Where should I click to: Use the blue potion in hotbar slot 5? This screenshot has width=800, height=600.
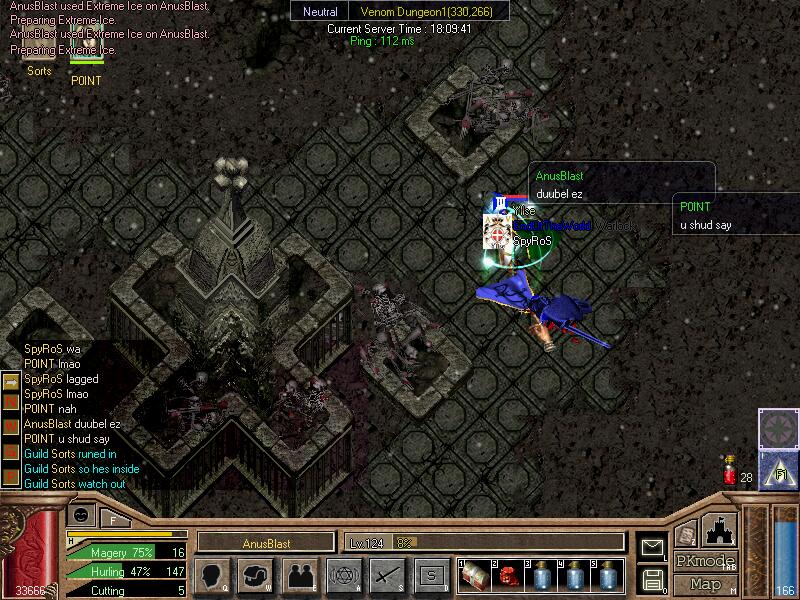coord(608,576)
